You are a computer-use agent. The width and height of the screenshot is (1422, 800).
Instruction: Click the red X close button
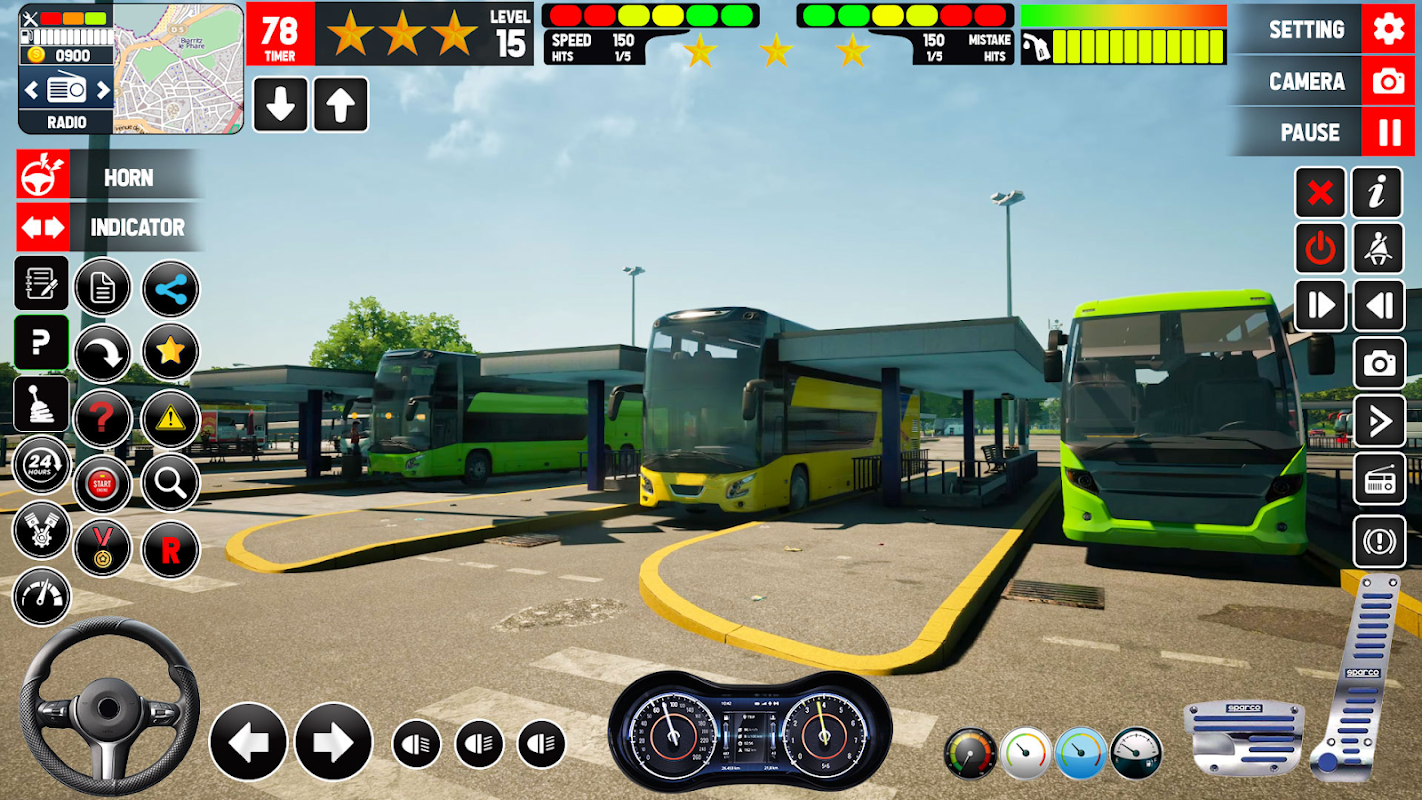(x=1320, y=192)
